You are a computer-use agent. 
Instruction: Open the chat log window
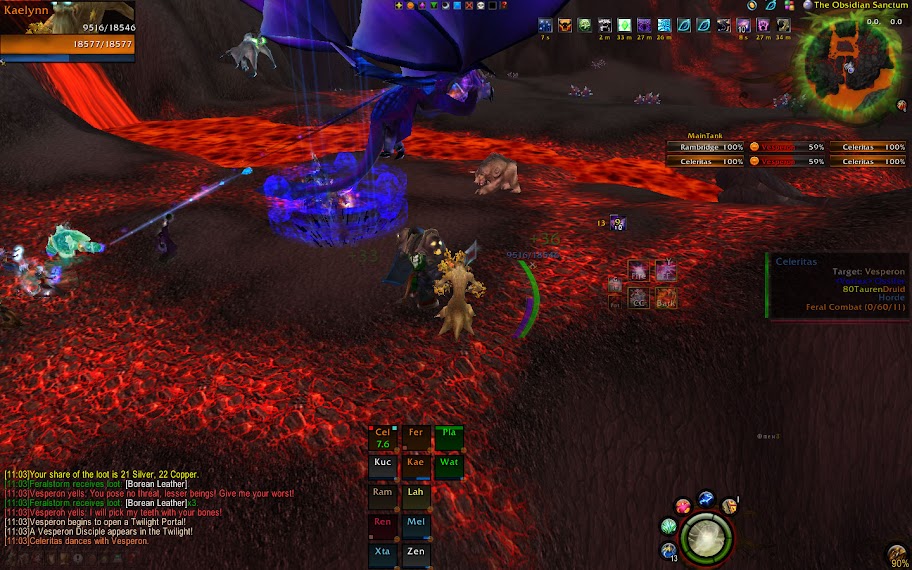click(x=150, y=507)
